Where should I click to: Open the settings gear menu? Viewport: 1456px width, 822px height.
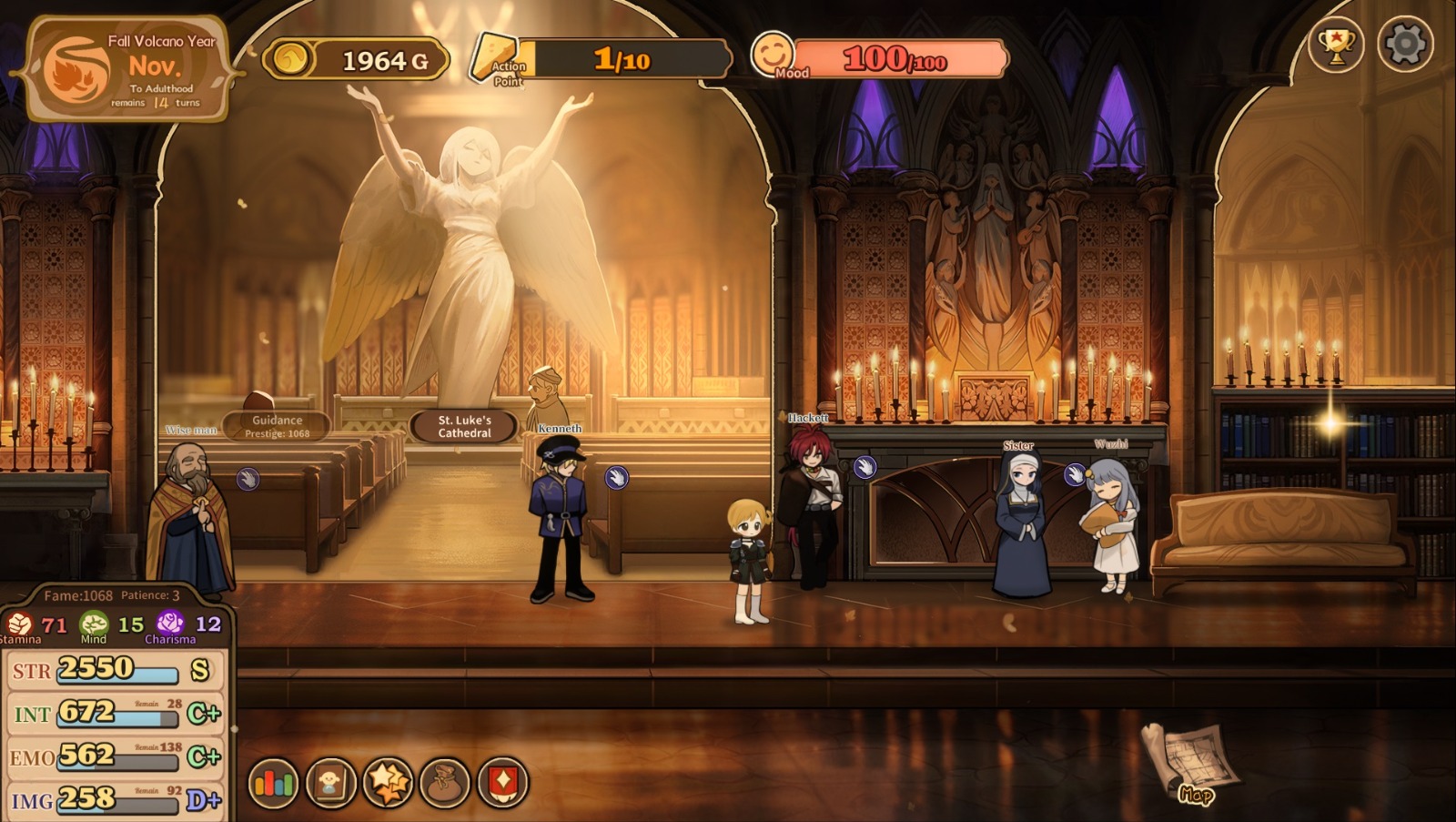tap(1405, 44)
